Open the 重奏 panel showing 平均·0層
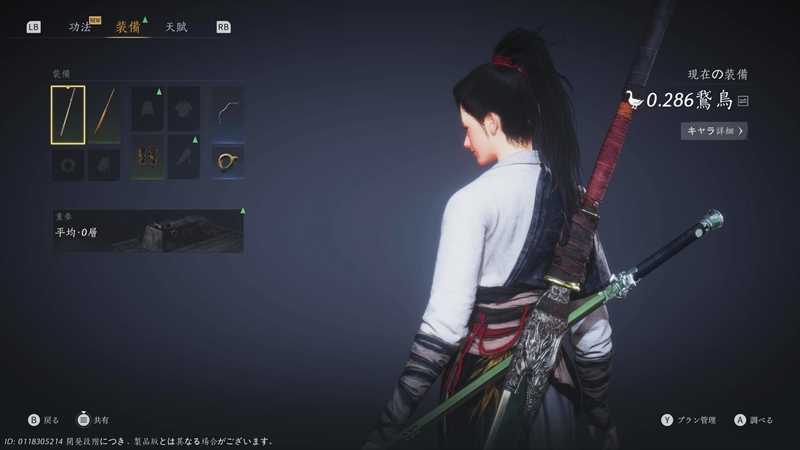Image resolution: width=800 pixels, height=450 pixels. 148,231
